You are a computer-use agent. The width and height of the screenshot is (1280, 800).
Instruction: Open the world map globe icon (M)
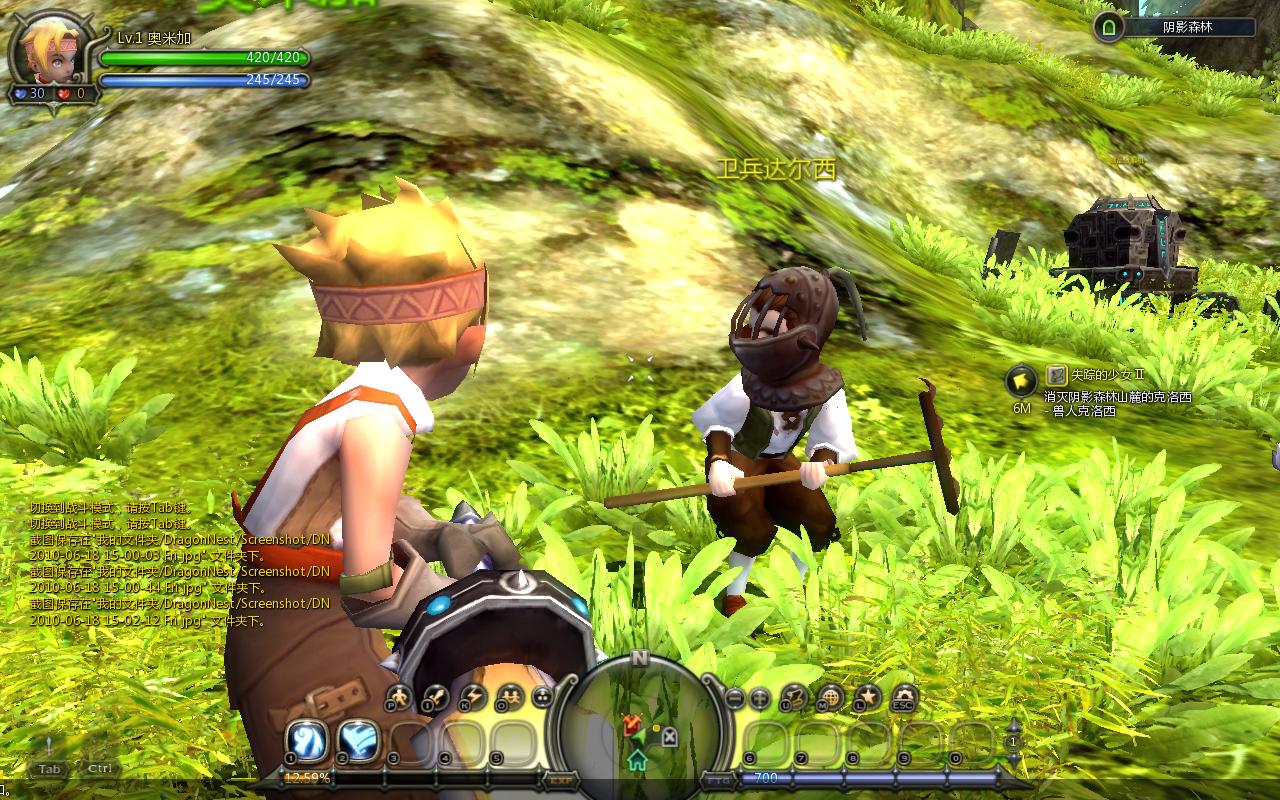tap(830, 697)
